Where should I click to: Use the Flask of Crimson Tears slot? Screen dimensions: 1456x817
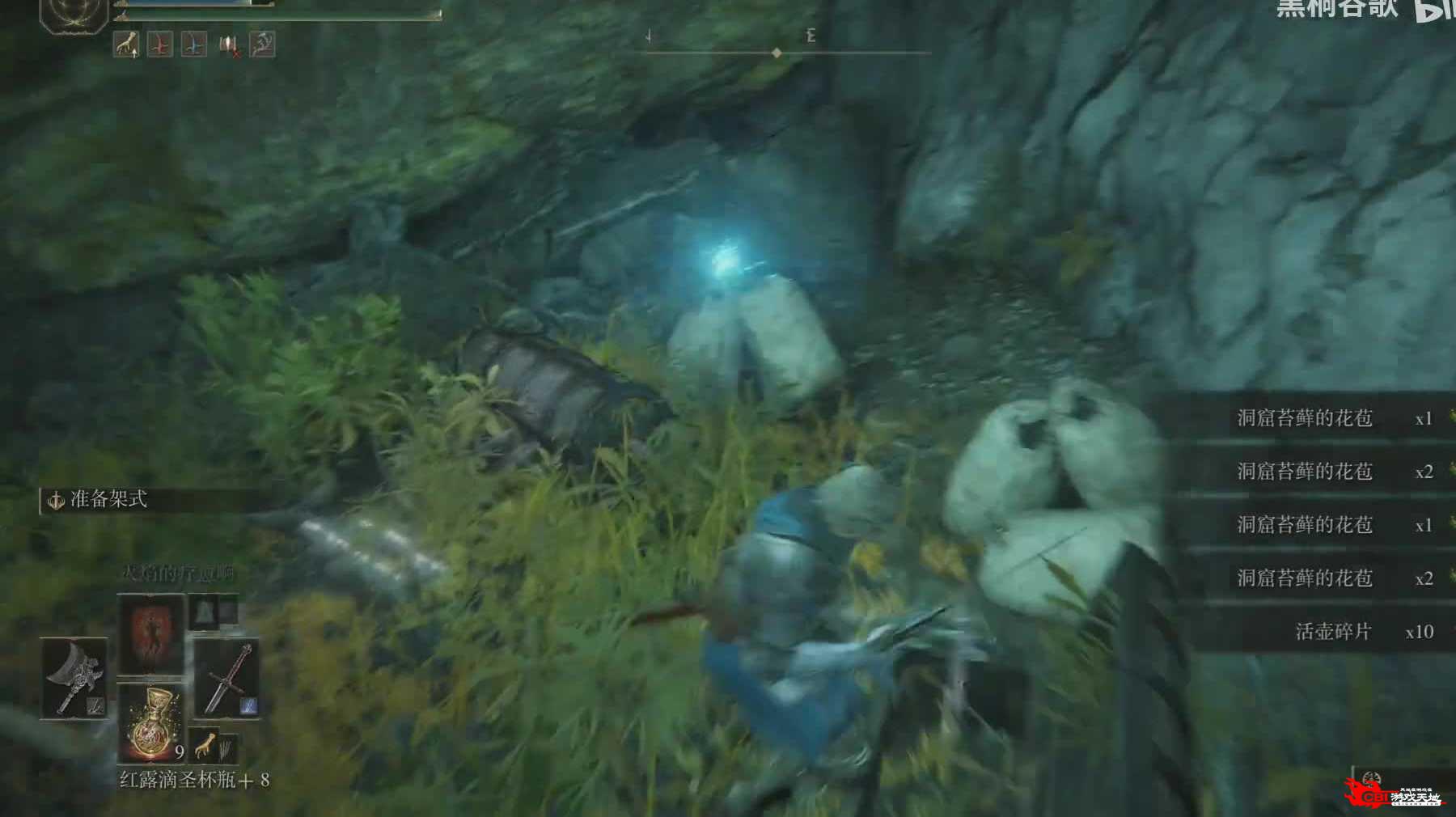click(x=151, y=722)
